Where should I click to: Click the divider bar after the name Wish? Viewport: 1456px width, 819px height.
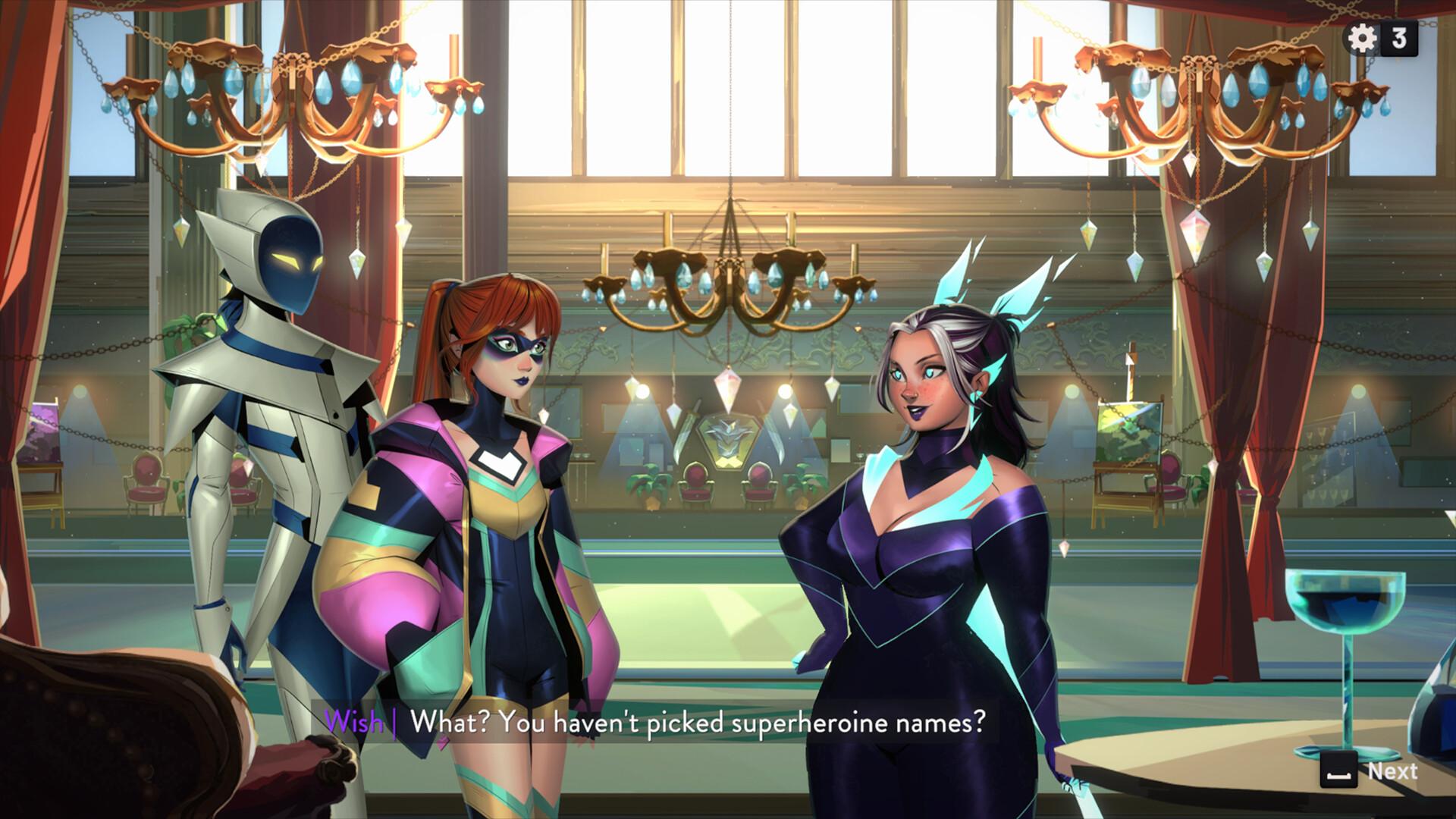[396, 723]
